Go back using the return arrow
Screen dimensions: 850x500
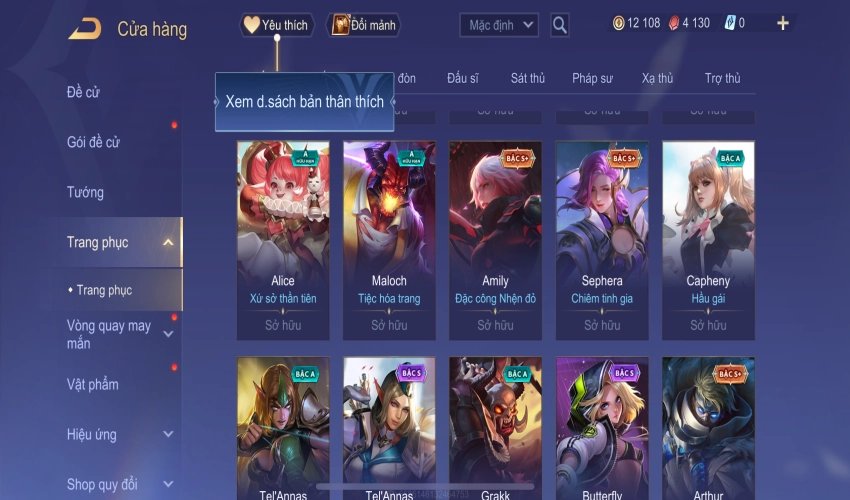click(84, 29)
